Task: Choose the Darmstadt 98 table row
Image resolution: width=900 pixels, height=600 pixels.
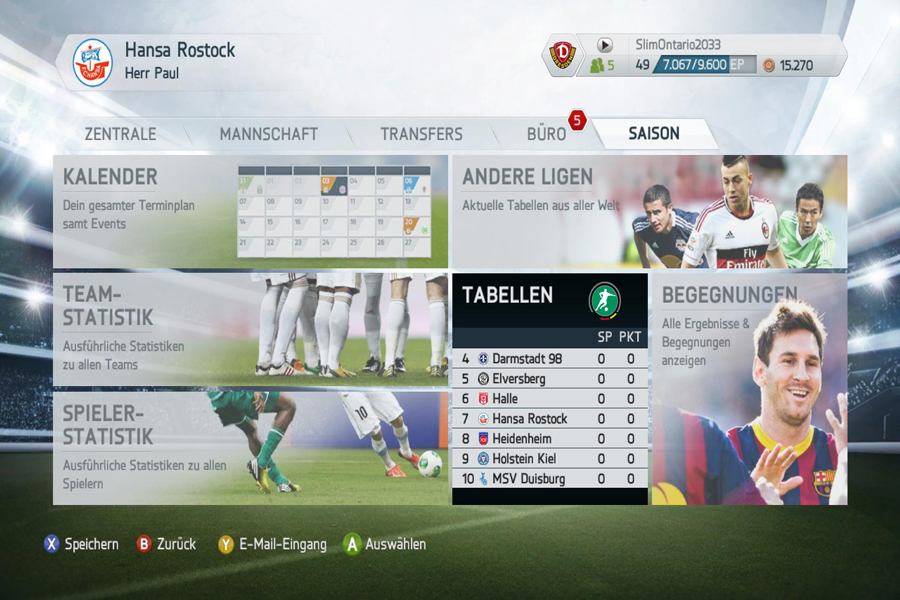Action: (x=549, y=359)
